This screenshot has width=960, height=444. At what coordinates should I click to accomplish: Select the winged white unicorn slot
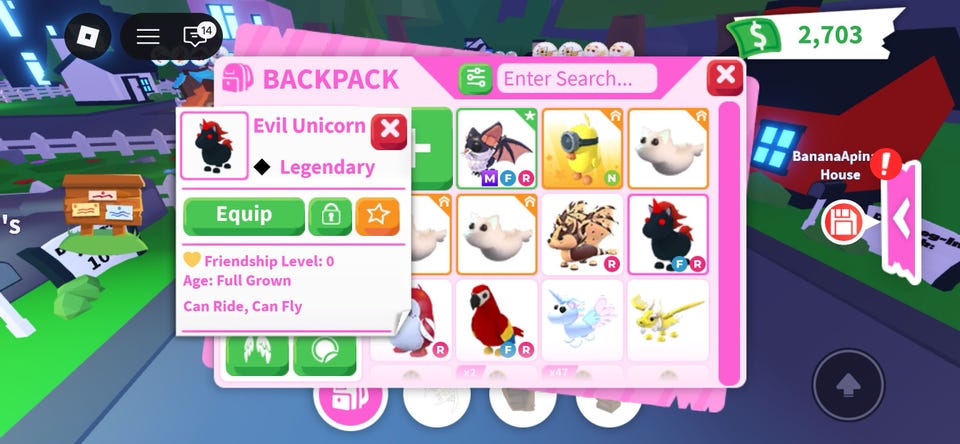coord(582,319)
